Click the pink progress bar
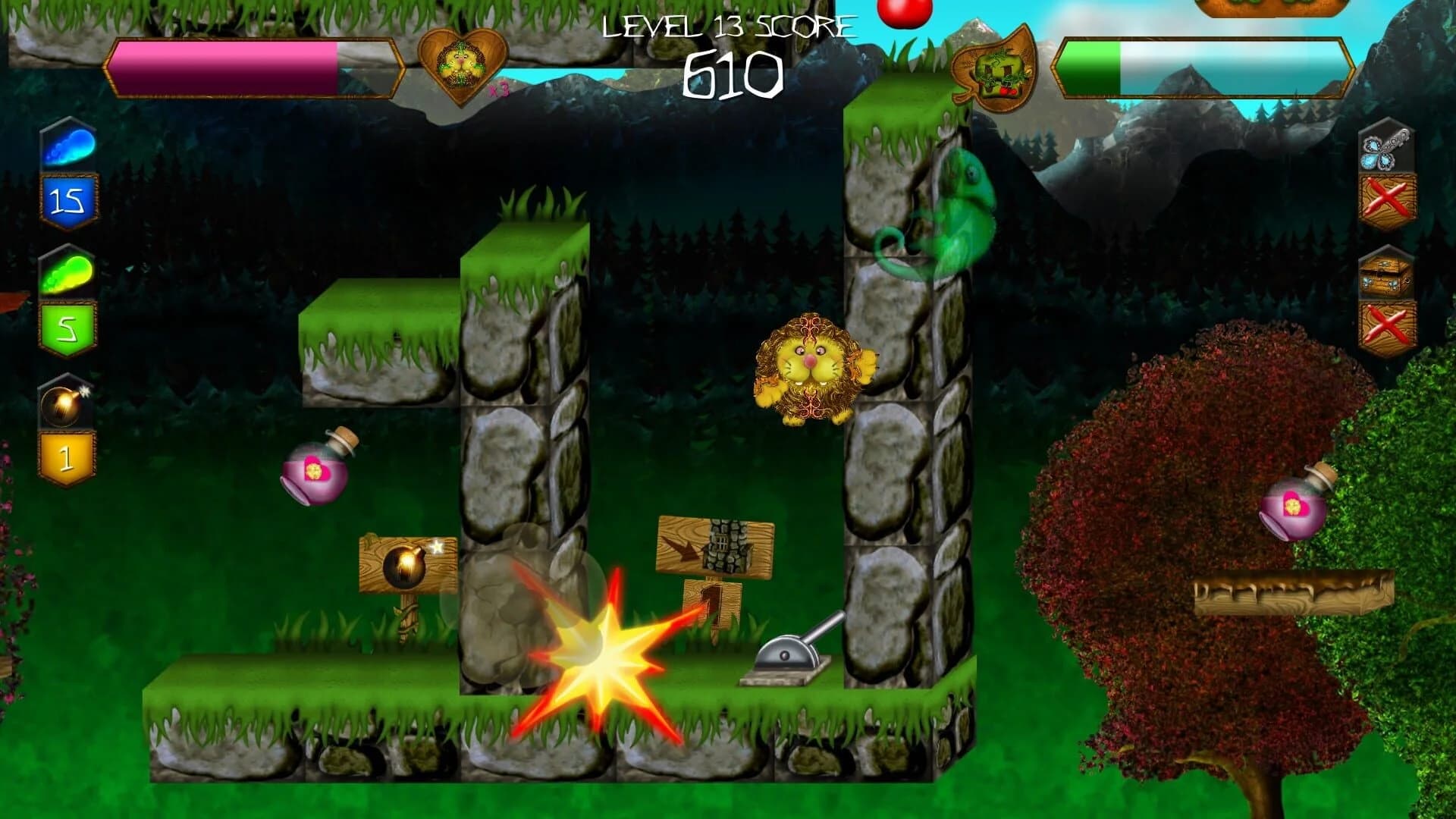This screenshot has width=1456, height=819. pos(227,68)
